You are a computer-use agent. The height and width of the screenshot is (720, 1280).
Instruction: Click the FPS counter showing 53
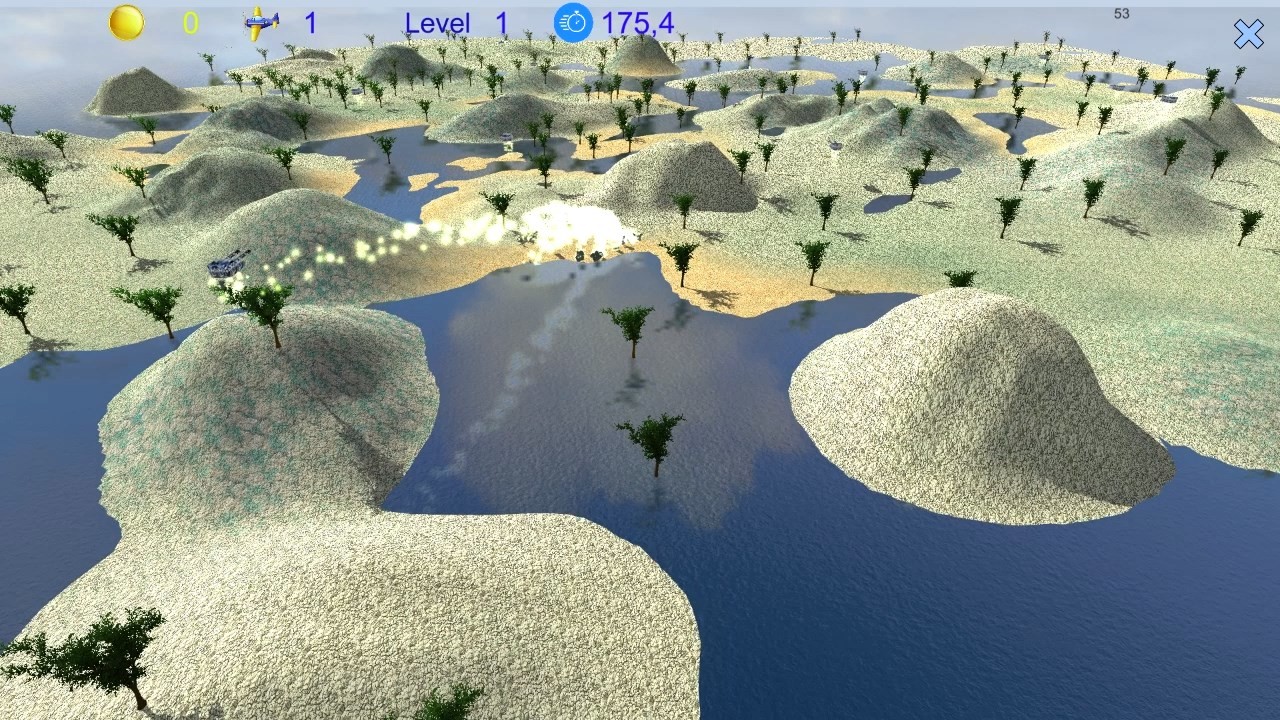(1121, 14)
